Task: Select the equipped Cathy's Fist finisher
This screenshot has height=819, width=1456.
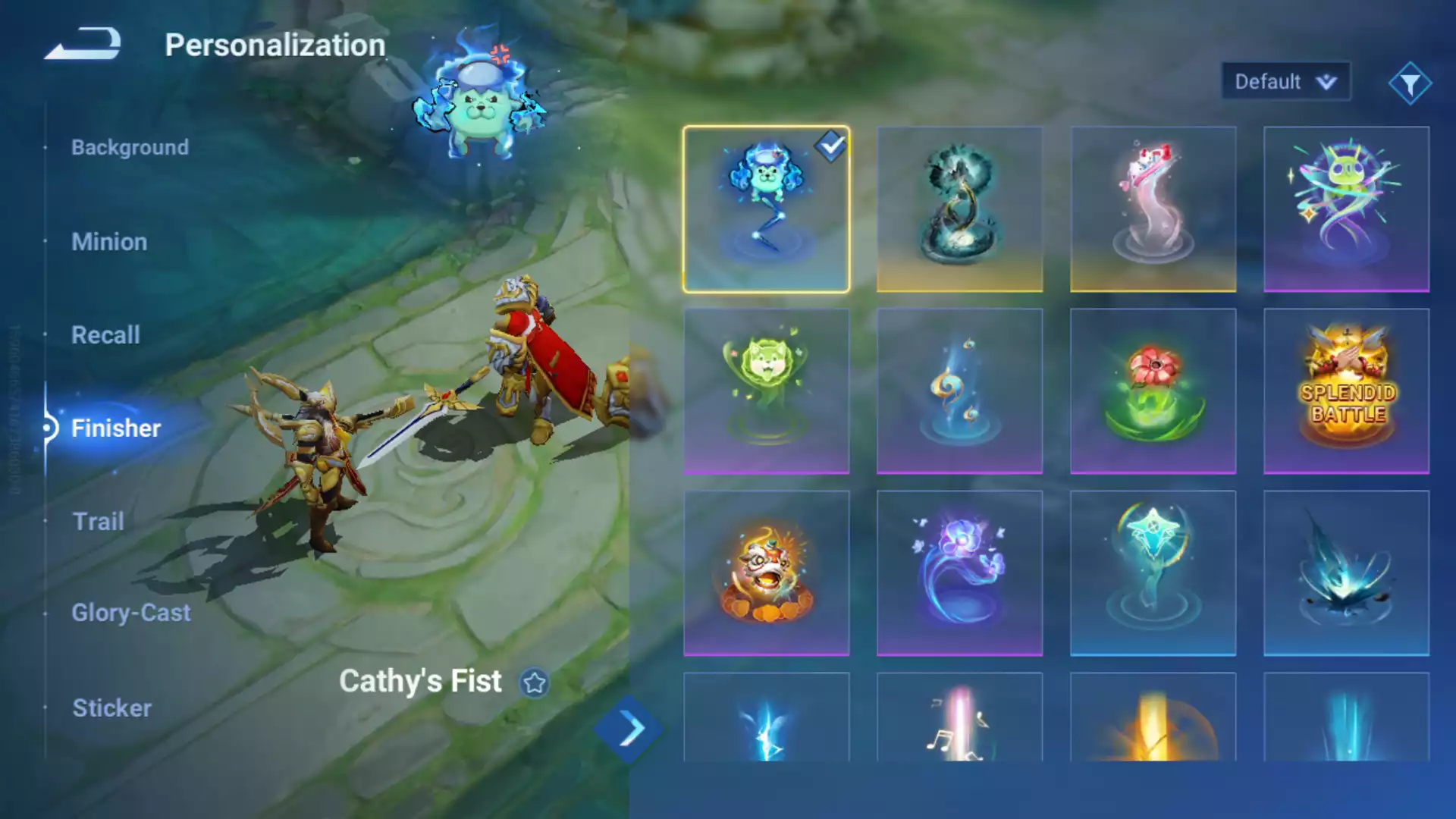Action: tap(766, 209)
